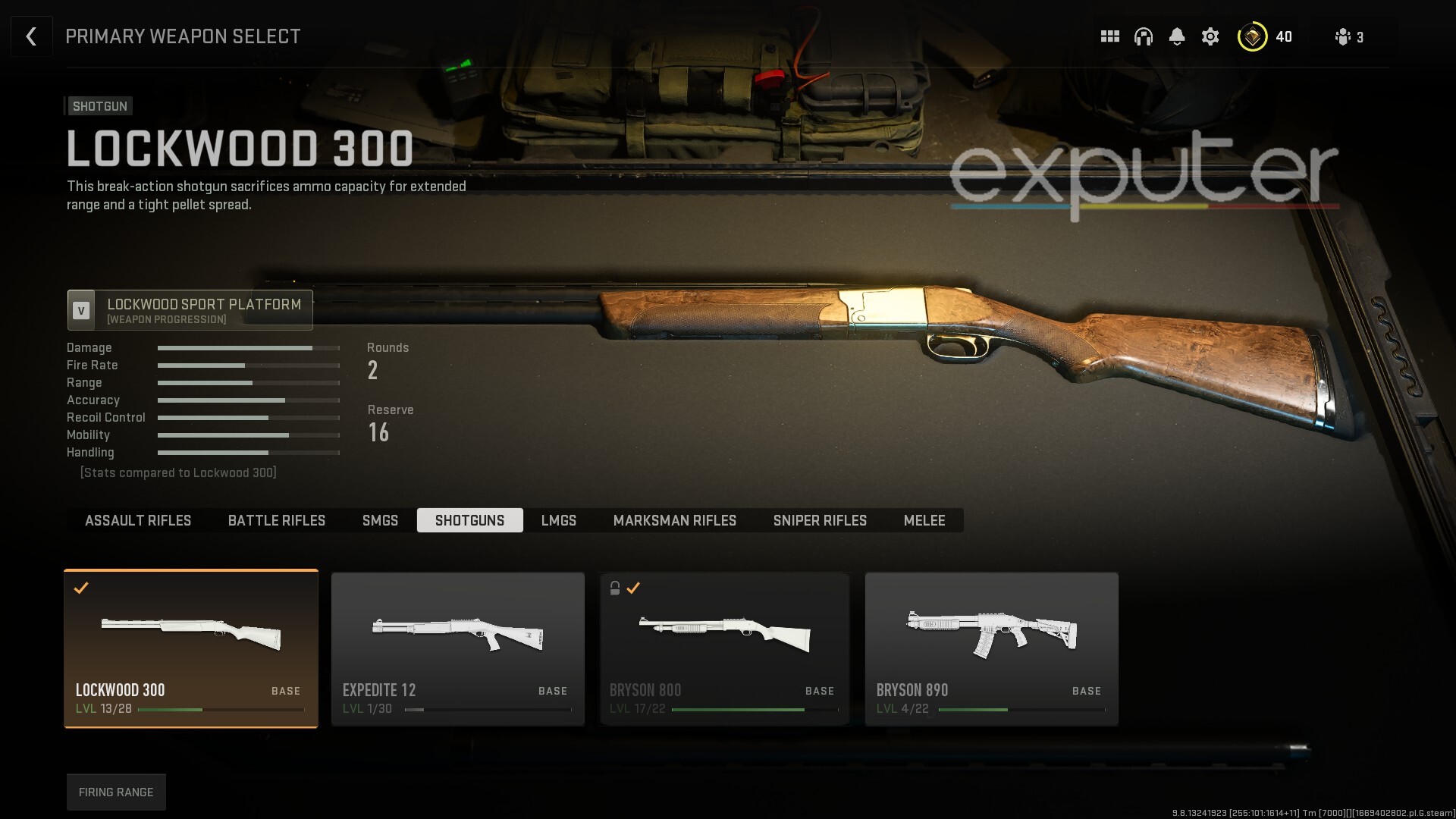Viewport: 1456px width, 819px height.
Task: Click the checkmark on the Bryson 800 card
Action: 634,588
